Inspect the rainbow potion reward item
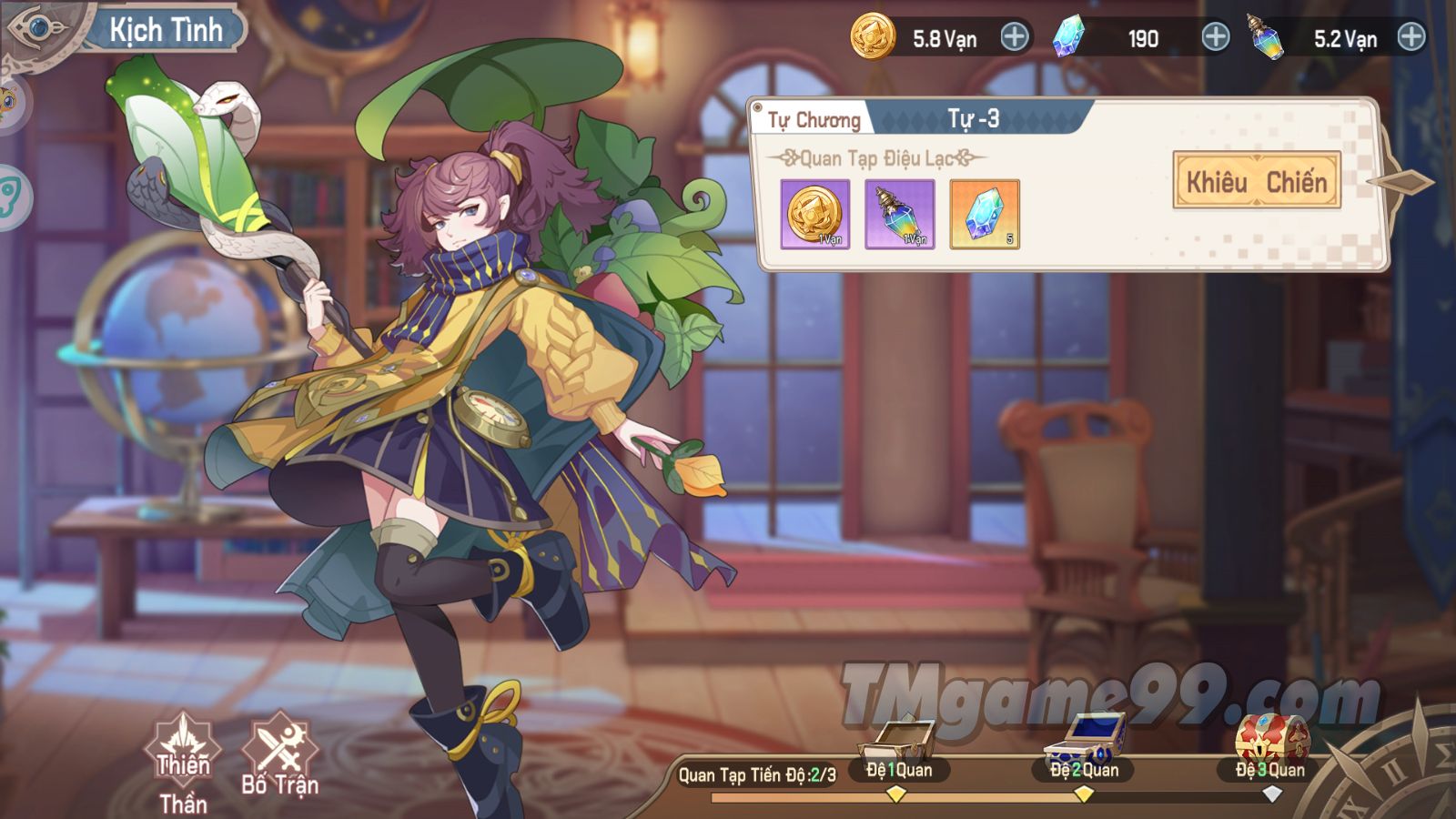 coord(899,214)
